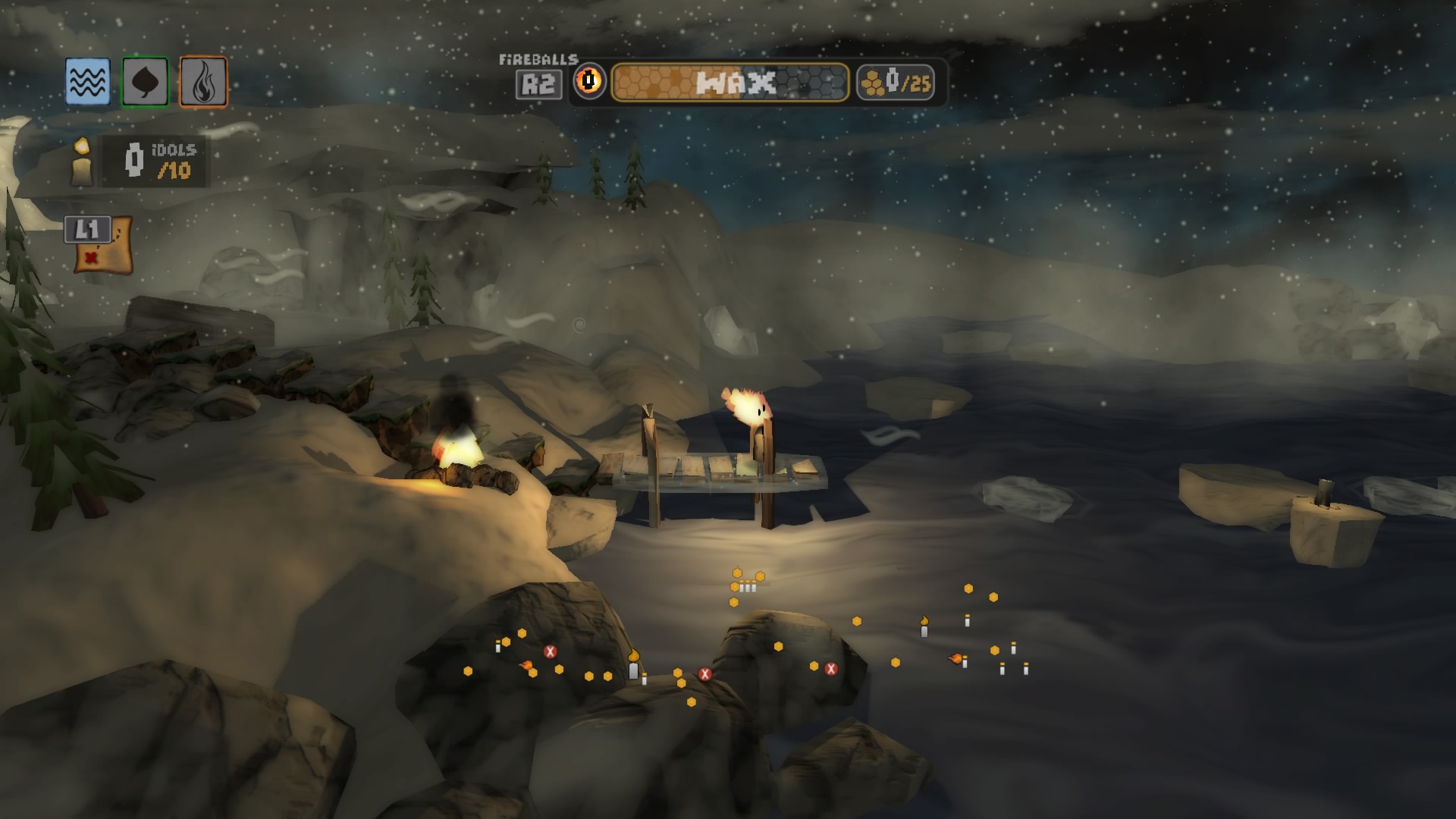Click the FIREBALLS label in the HUD

[x=538, y=58]
